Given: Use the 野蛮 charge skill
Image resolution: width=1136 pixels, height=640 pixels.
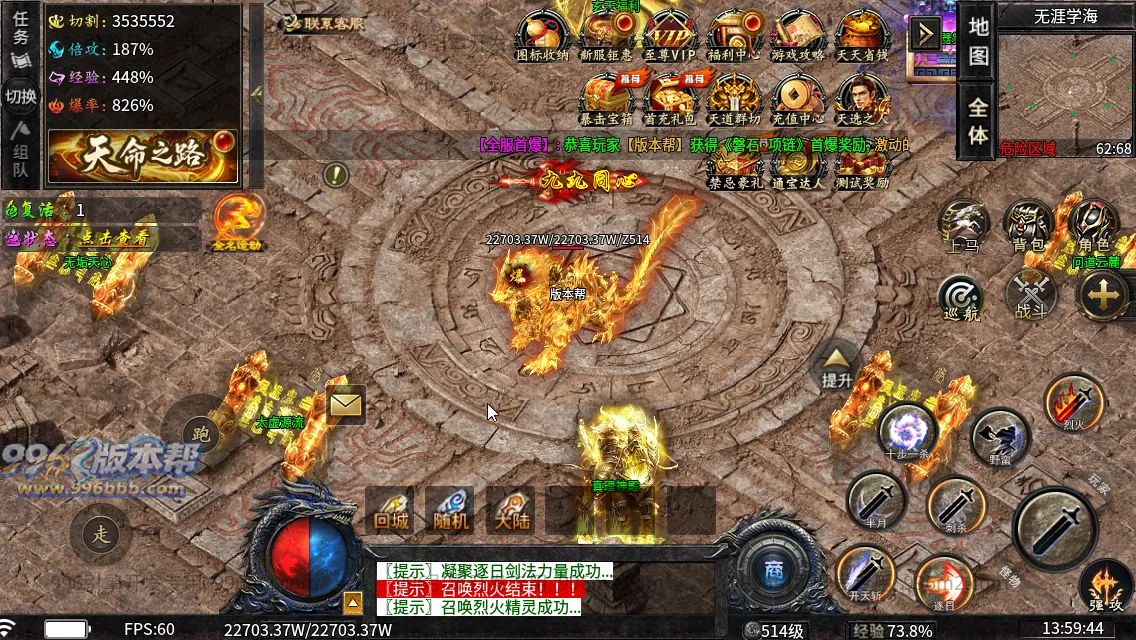Looking at the screenshot, I should [x=1000, y=437].
